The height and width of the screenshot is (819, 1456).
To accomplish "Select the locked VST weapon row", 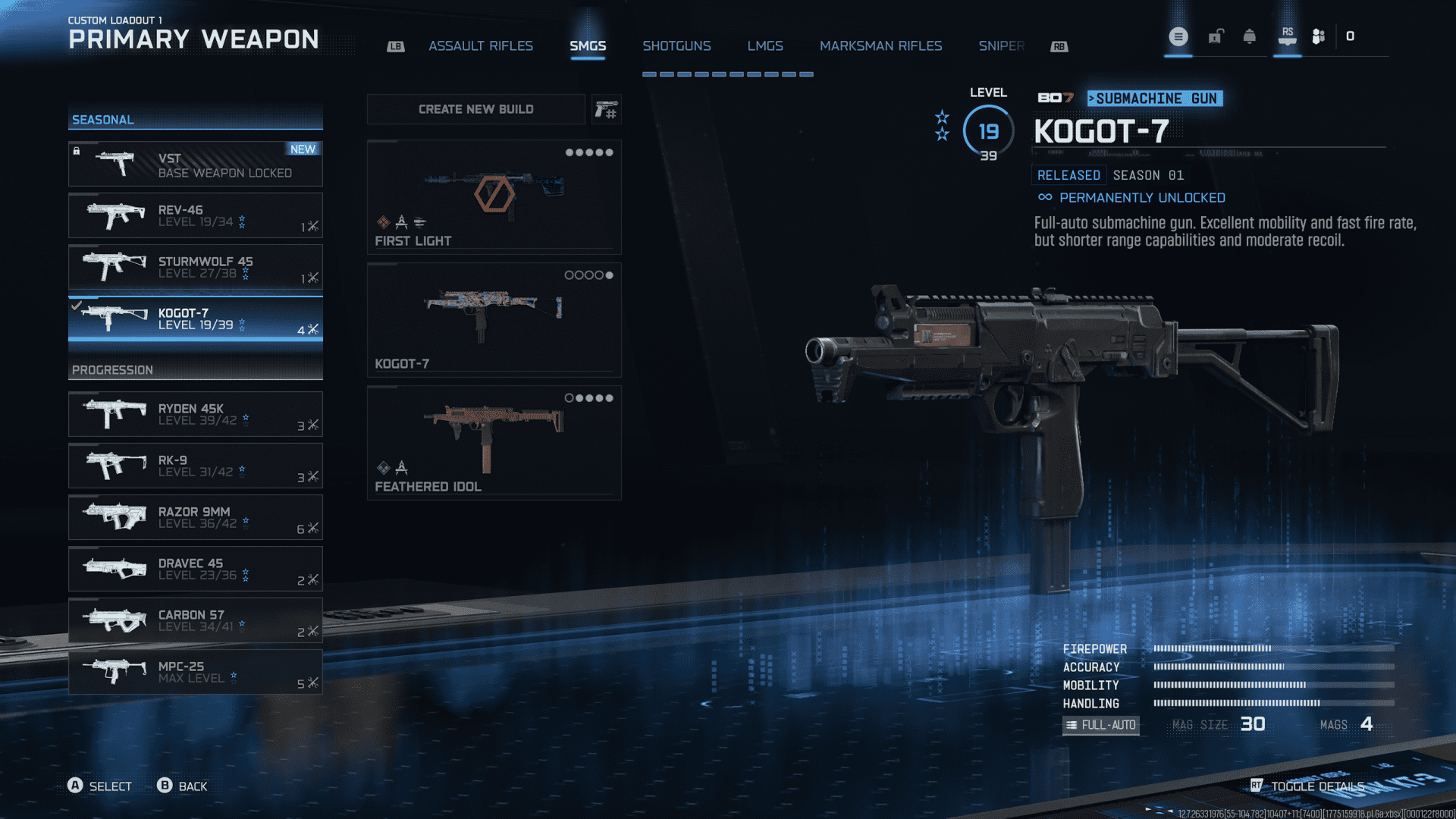I will pos(196,165).
